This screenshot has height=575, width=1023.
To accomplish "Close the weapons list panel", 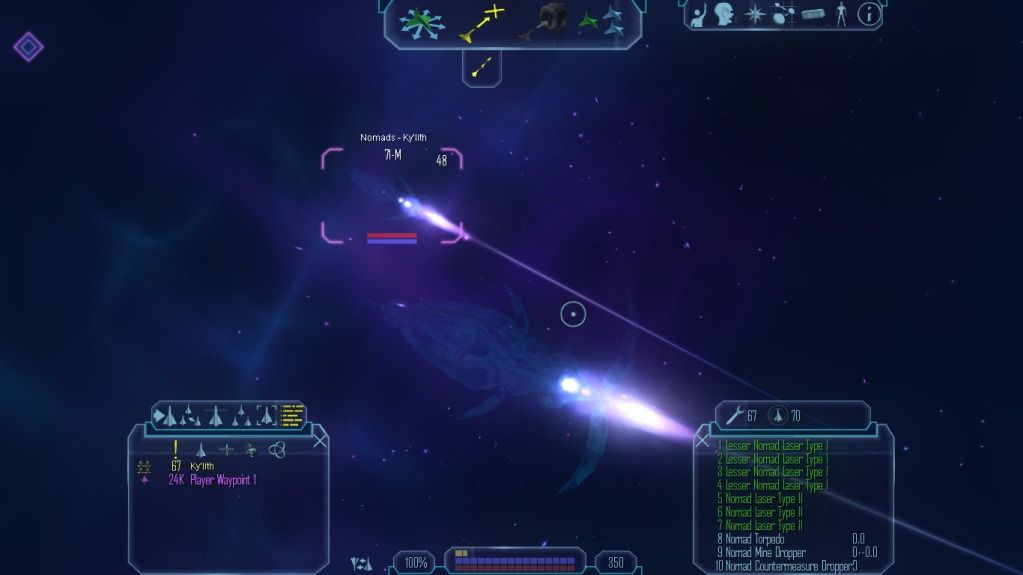I will [702, 440].
